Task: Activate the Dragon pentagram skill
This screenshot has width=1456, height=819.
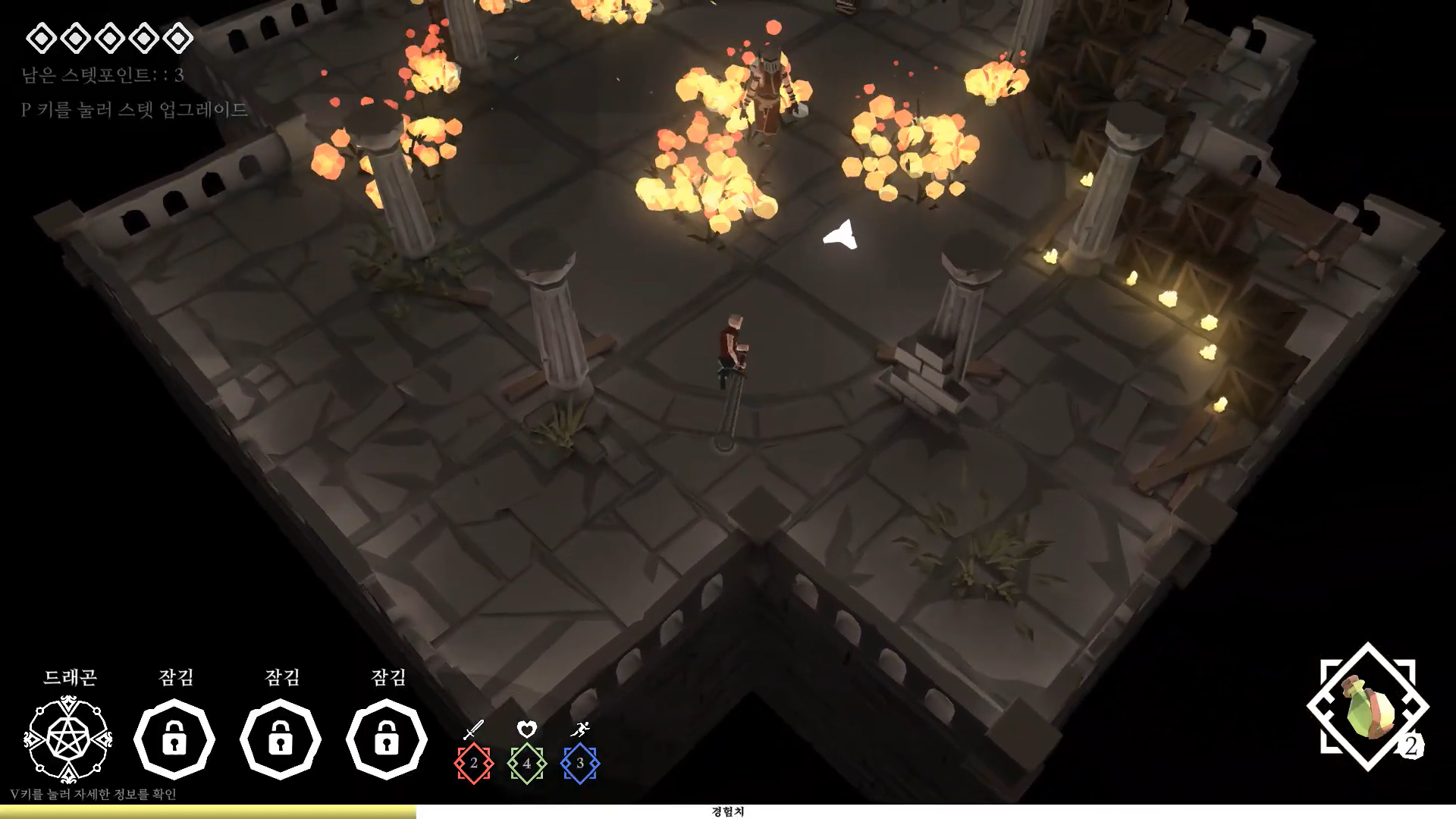Action: point(68,739)
